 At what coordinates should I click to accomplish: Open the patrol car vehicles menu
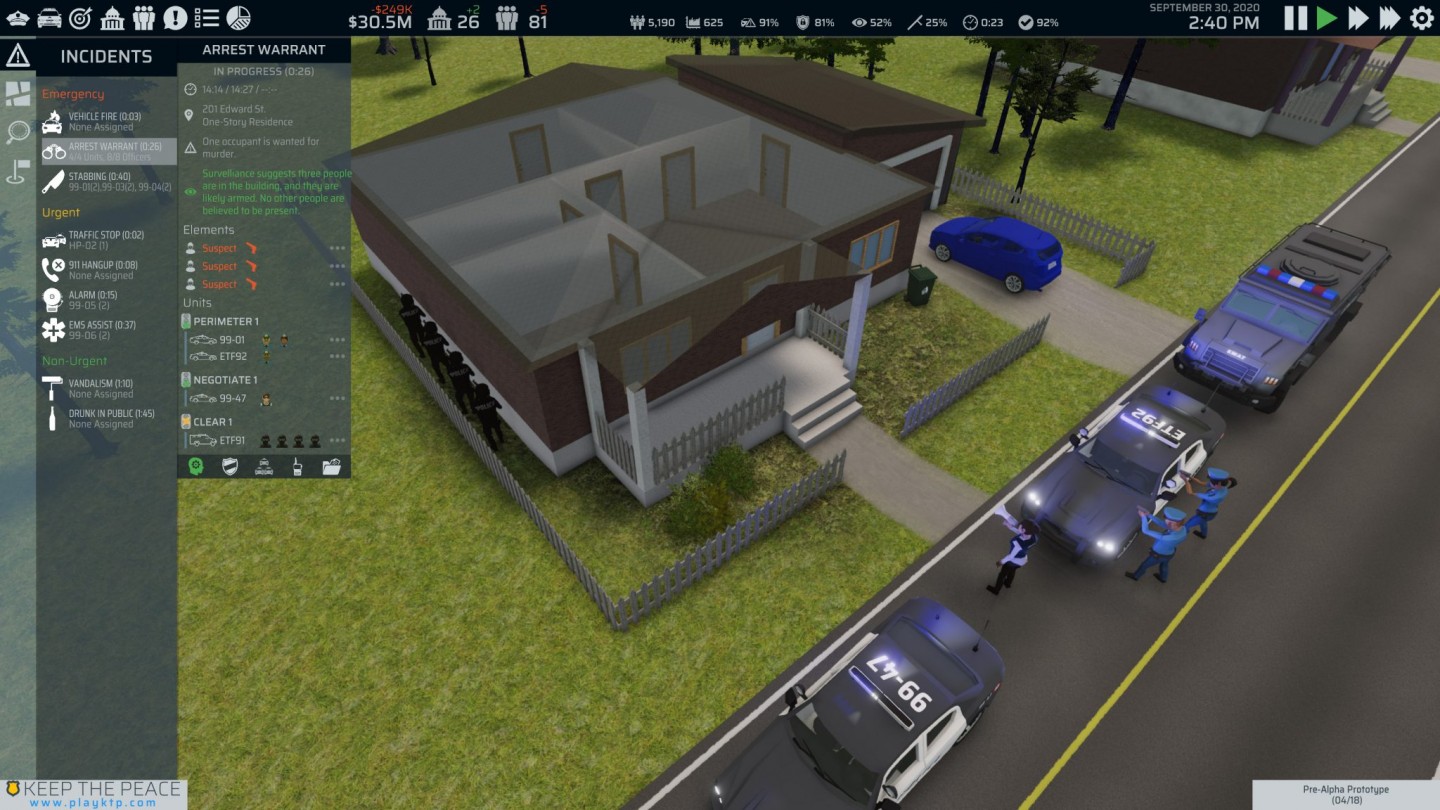[49, 18]
